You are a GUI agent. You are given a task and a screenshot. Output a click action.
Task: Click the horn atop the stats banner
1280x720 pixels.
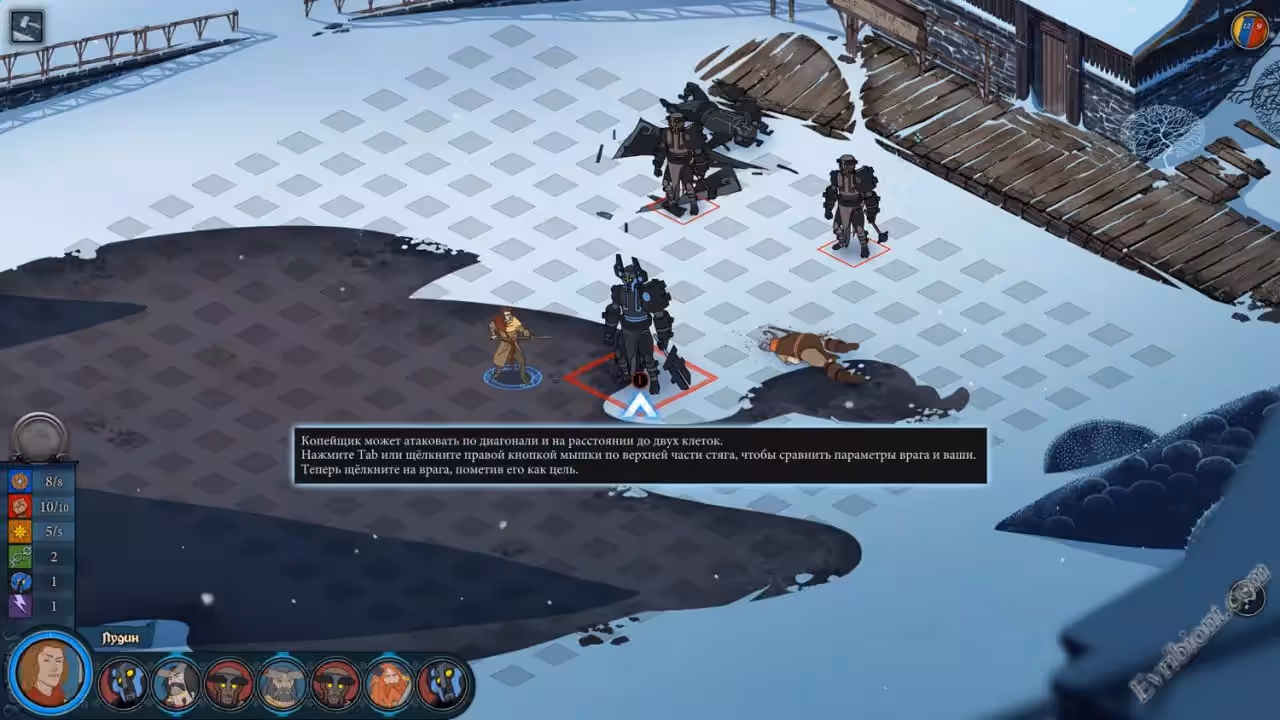tap(40, 437)
